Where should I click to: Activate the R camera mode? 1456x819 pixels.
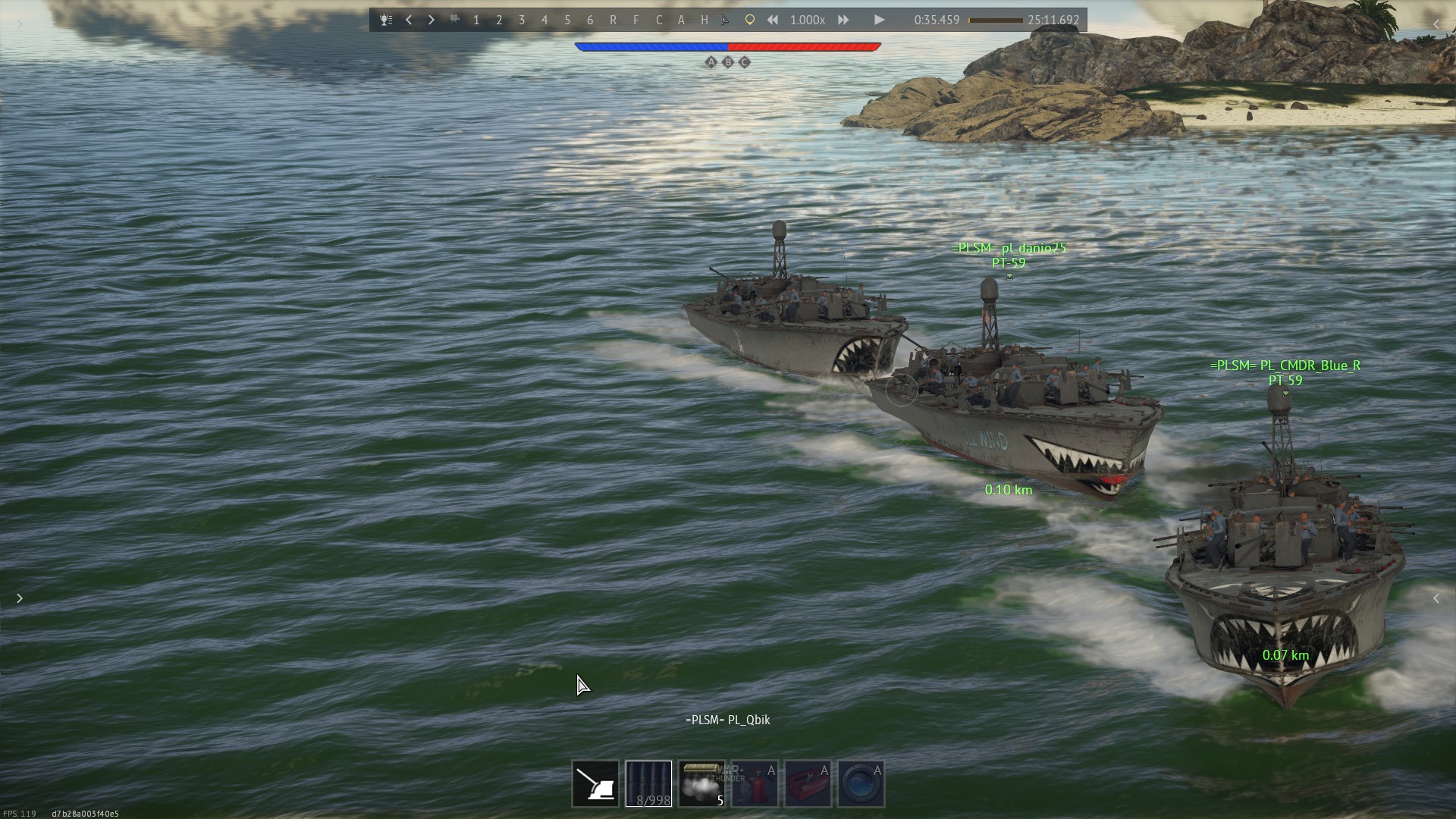(613, 20)
